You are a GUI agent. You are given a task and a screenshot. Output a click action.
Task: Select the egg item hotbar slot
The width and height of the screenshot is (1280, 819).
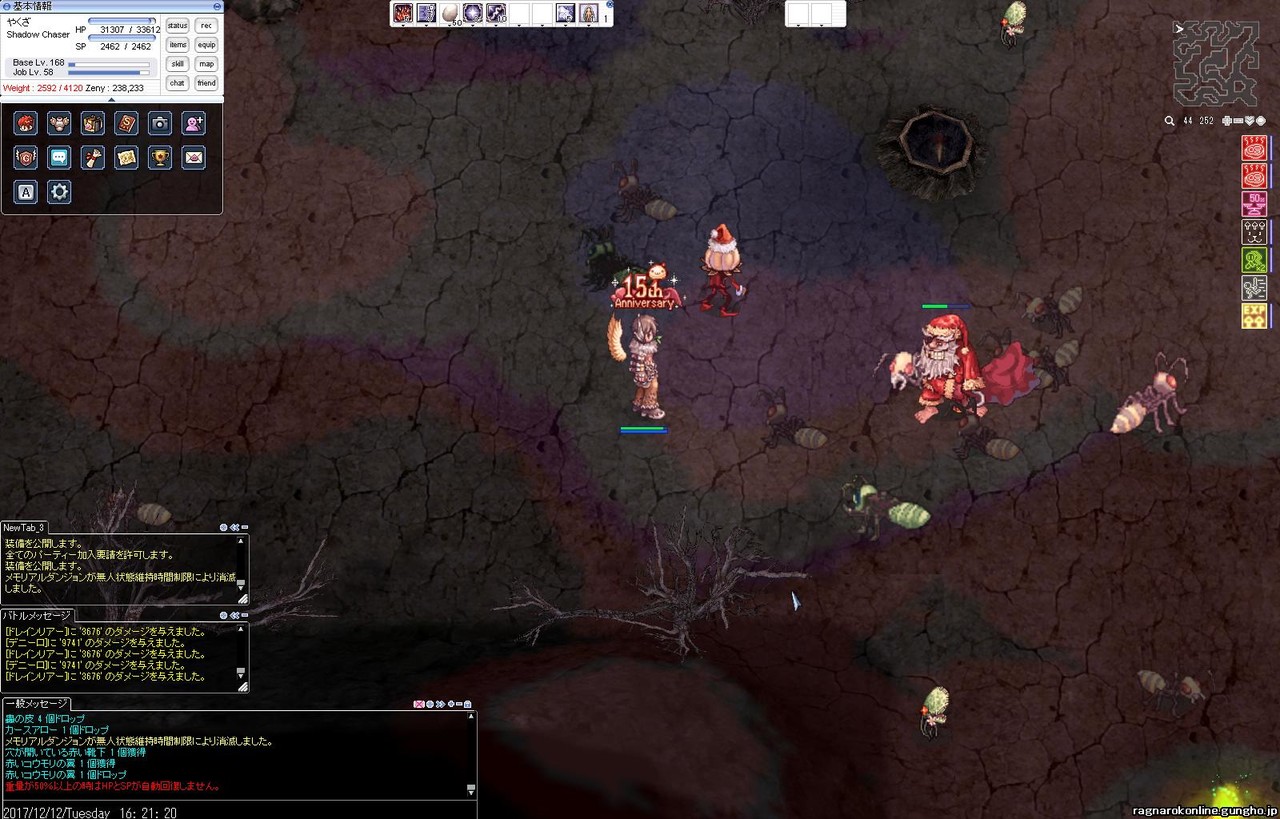coord(450,13)
